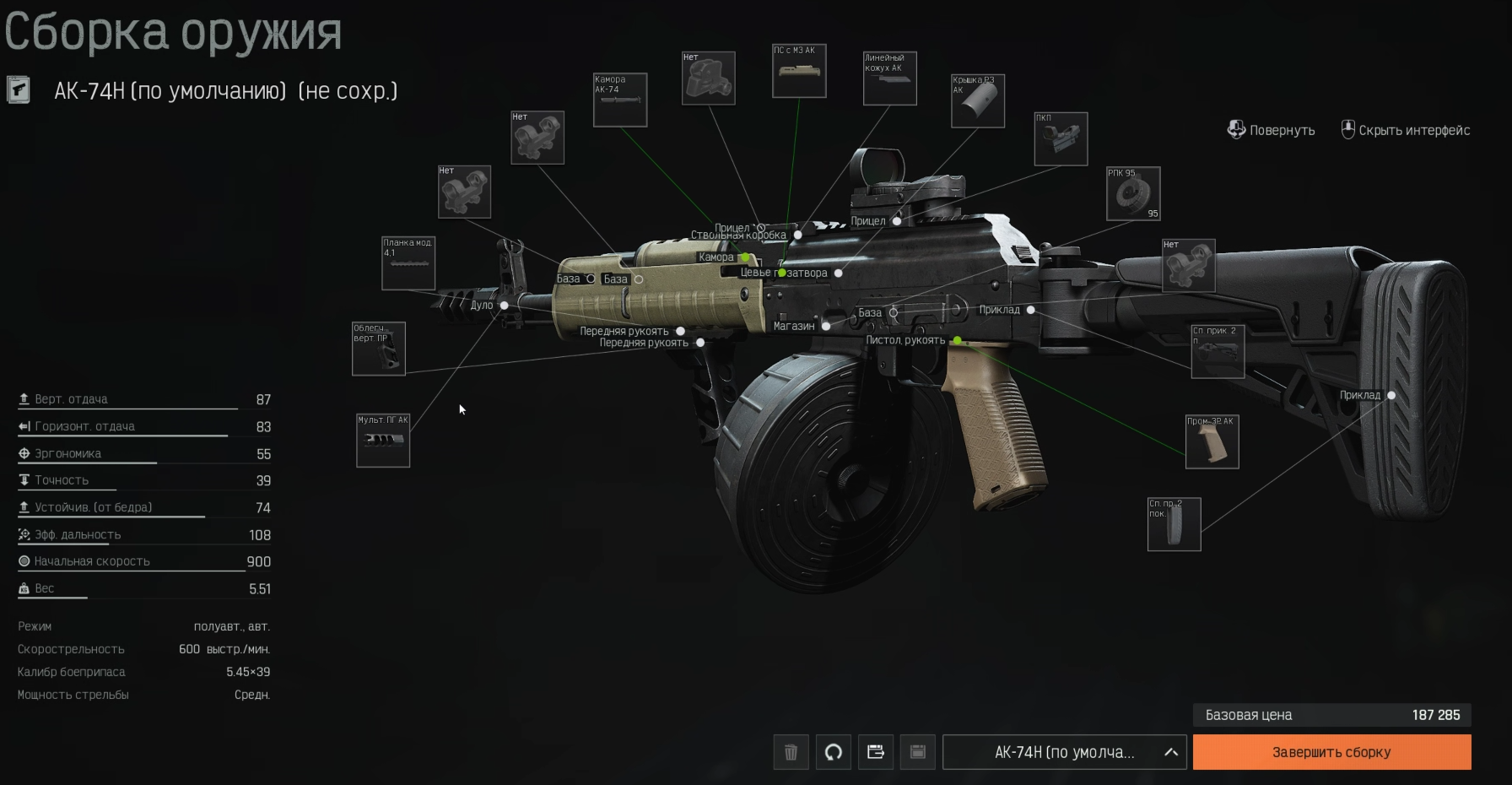Image resolution: width=1512 pixels, height=785 pixels.
Task: Choose the Крышка РЗ АК dust cover slot
Action: (978, 101)
